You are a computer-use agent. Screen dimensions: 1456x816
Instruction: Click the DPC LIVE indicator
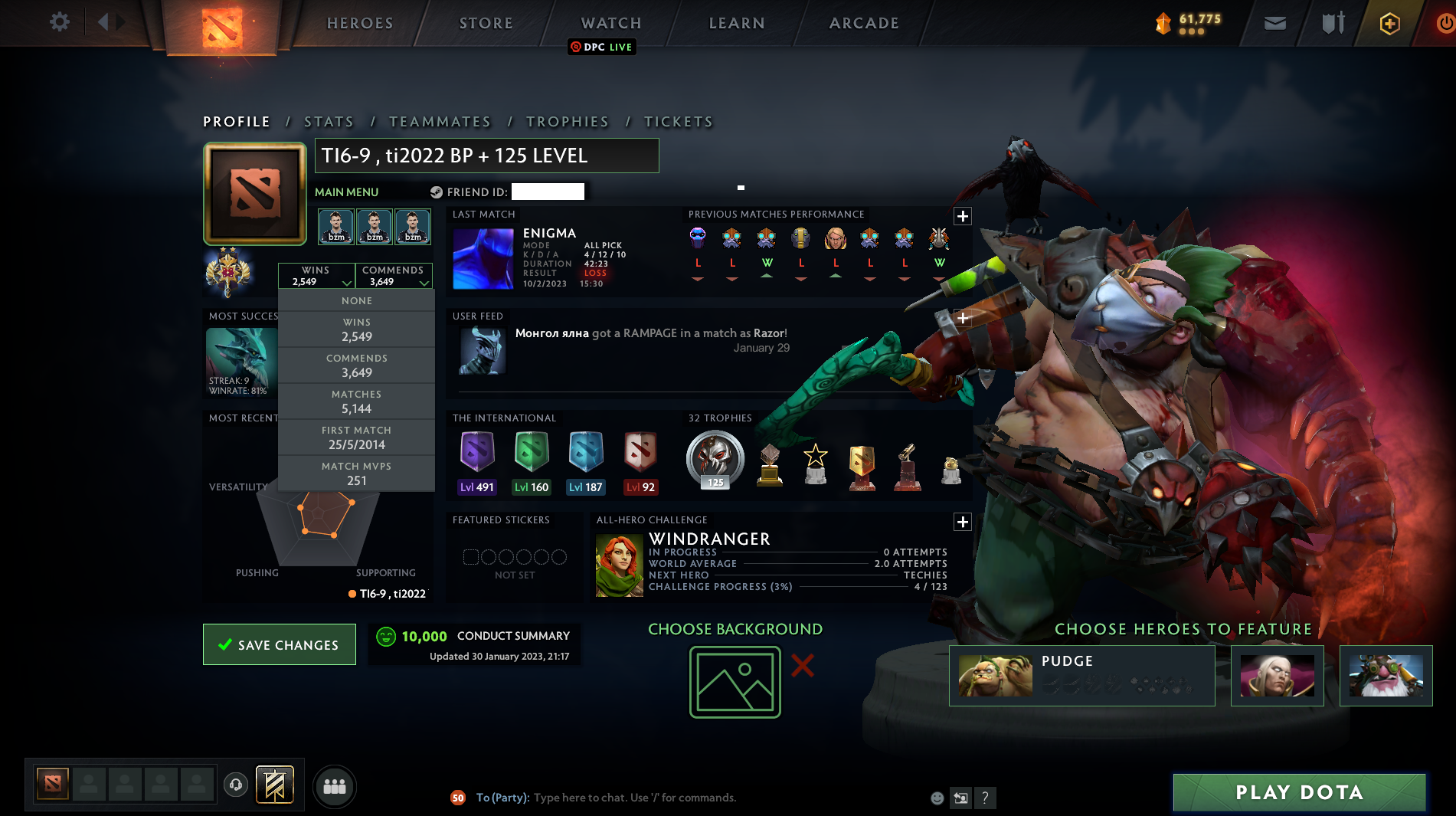click(x=602, y=47)
